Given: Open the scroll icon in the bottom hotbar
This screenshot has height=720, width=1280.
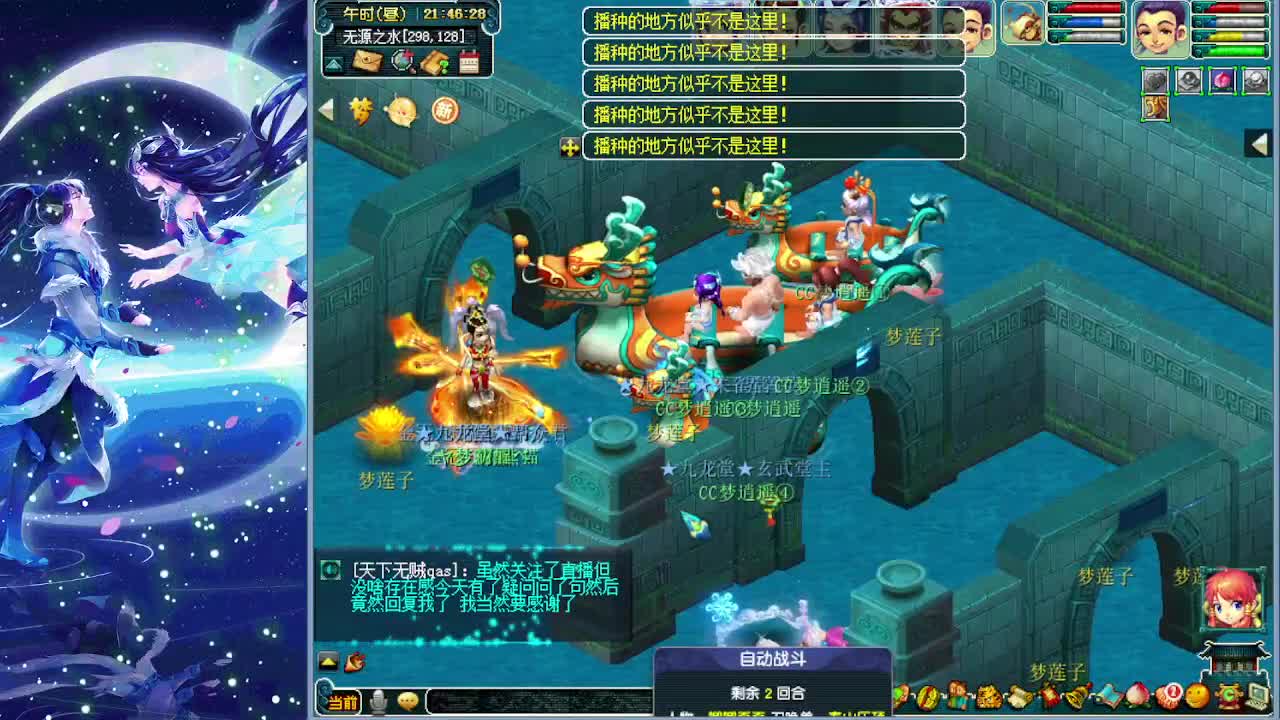Looking at the screenshot, I should click(1019, 695).
